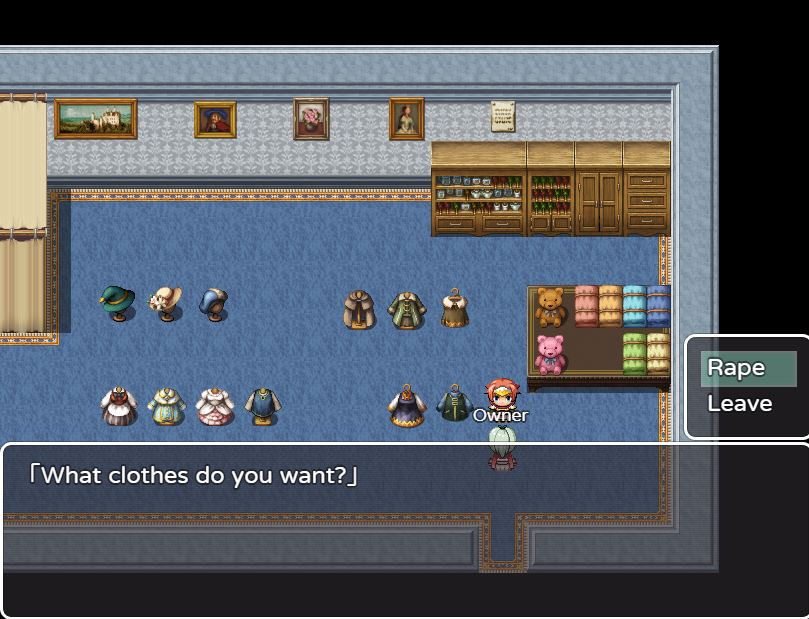Choose the Leave dialogue option
This screenshot has height=619, width=809.
[x=740, y=404]
